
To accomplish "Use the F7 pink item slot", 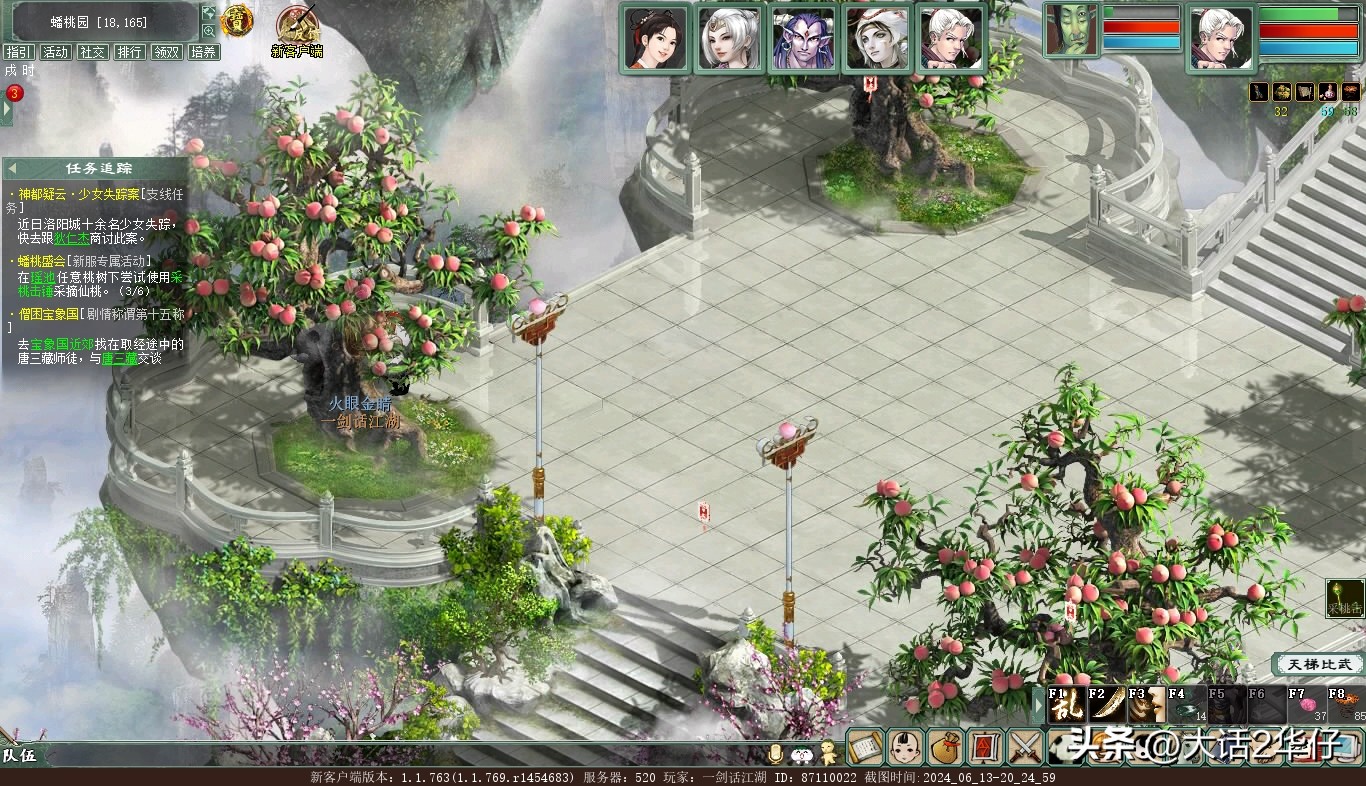I will click(1306, 705).
